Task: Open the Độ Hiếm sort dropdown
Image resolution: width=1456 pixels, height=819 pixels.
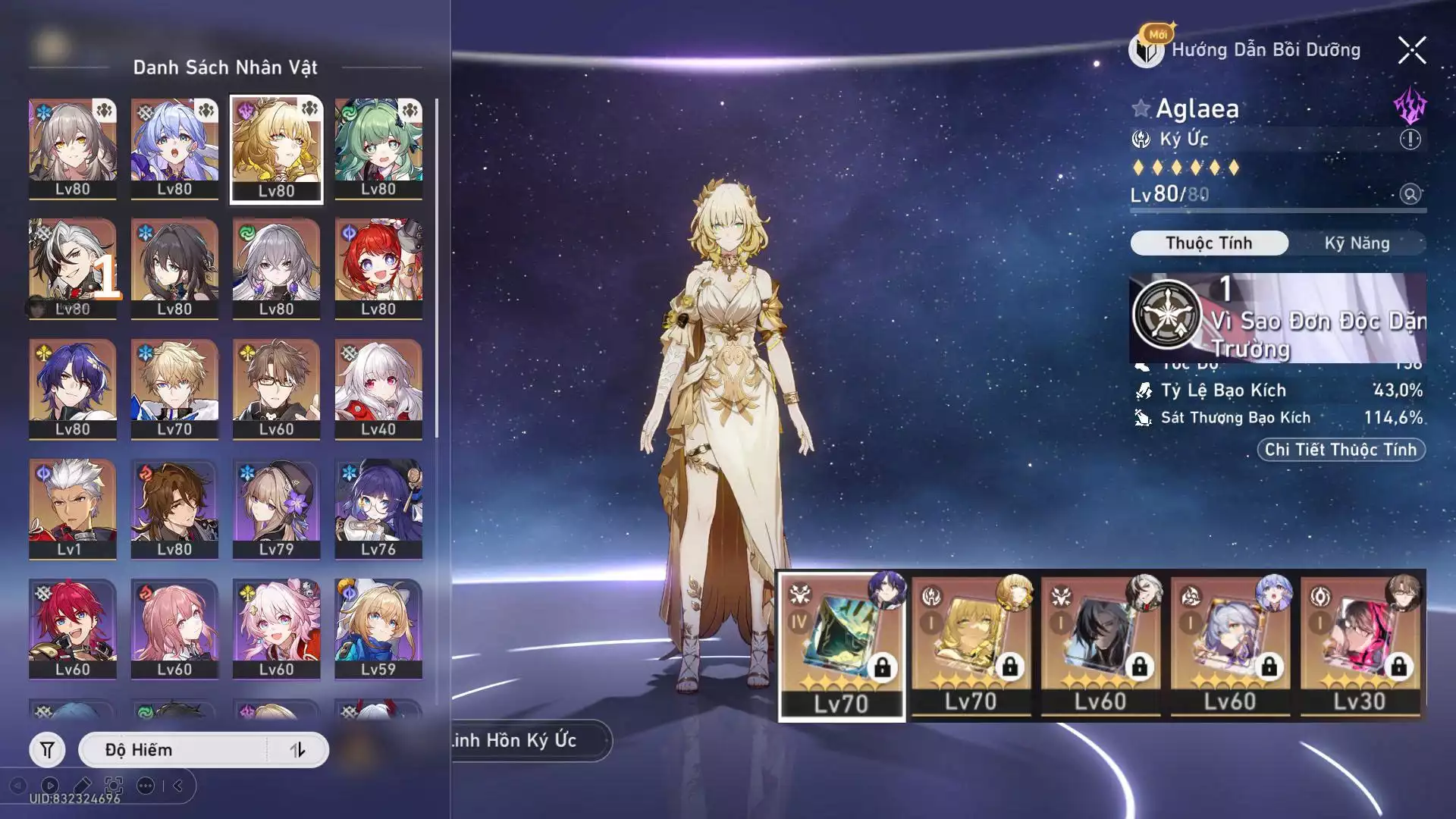Action: (x=174, y=750)
